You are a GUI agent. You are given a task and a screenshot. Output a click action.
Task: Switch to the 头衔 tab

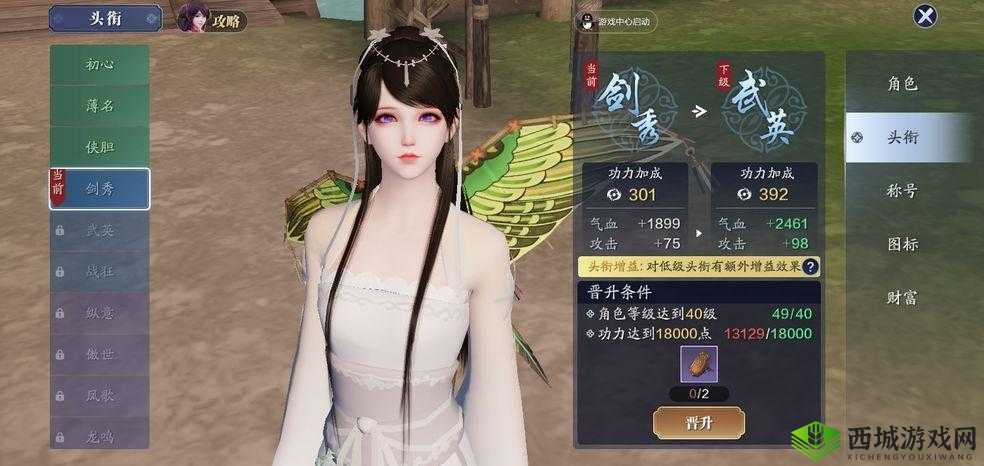pos(902,137)
